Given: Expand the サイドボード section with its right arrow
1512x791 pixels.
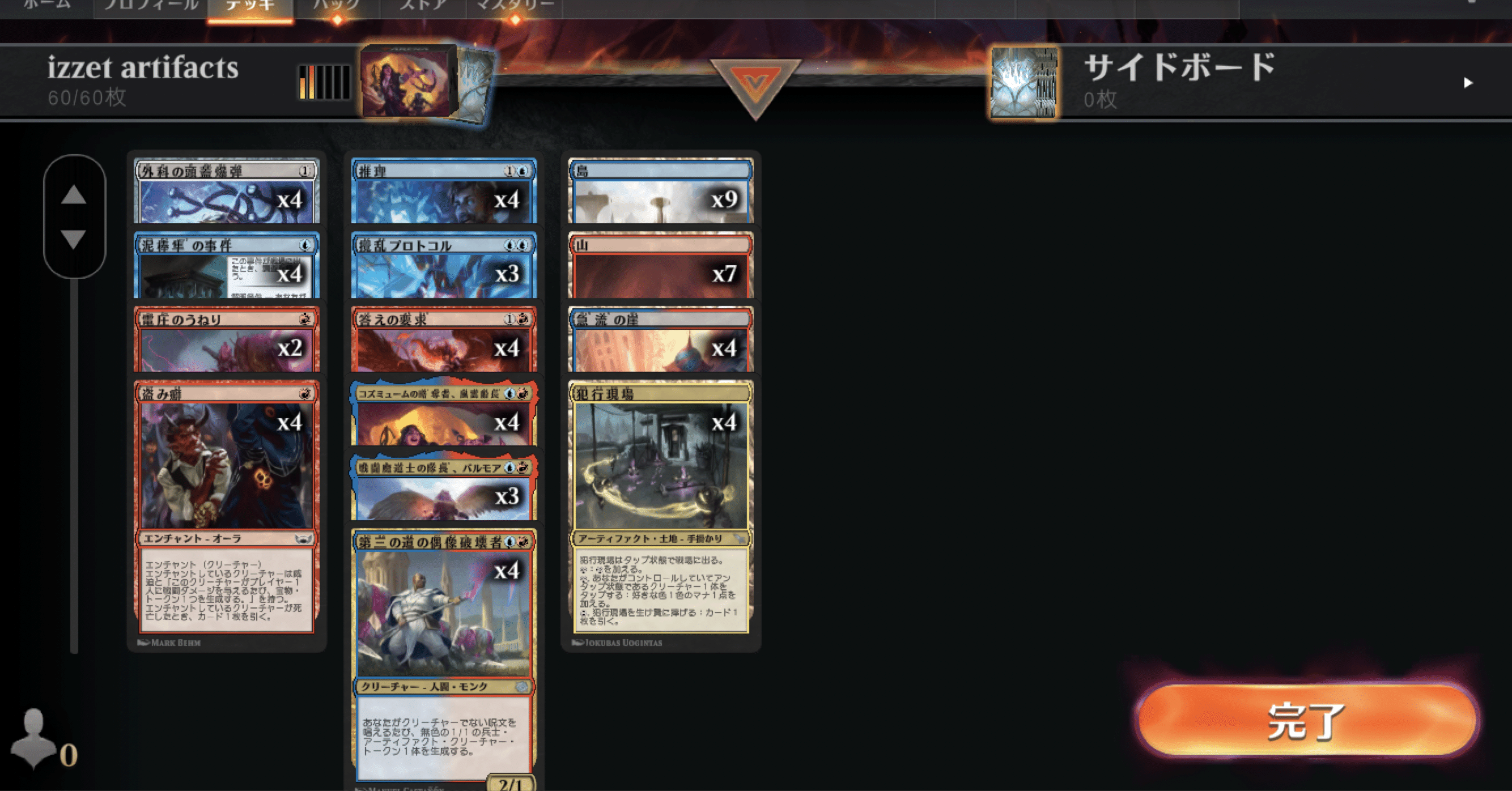Looking at the screenshot, I should click(1470, 82).
